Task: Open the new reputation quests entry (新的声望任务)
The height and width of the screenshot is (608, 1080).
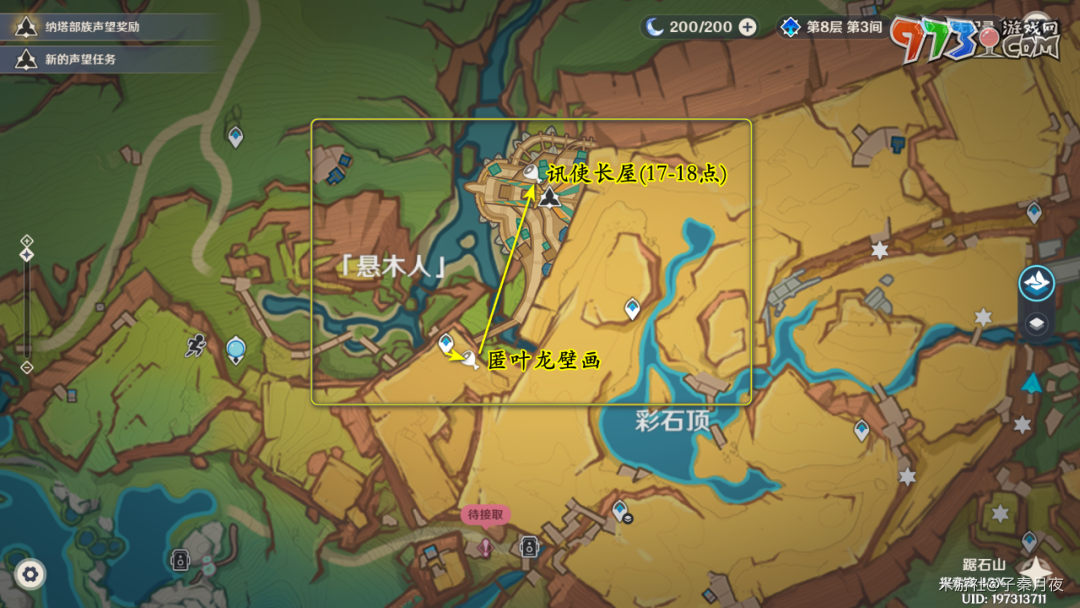Action: point(80,60)
